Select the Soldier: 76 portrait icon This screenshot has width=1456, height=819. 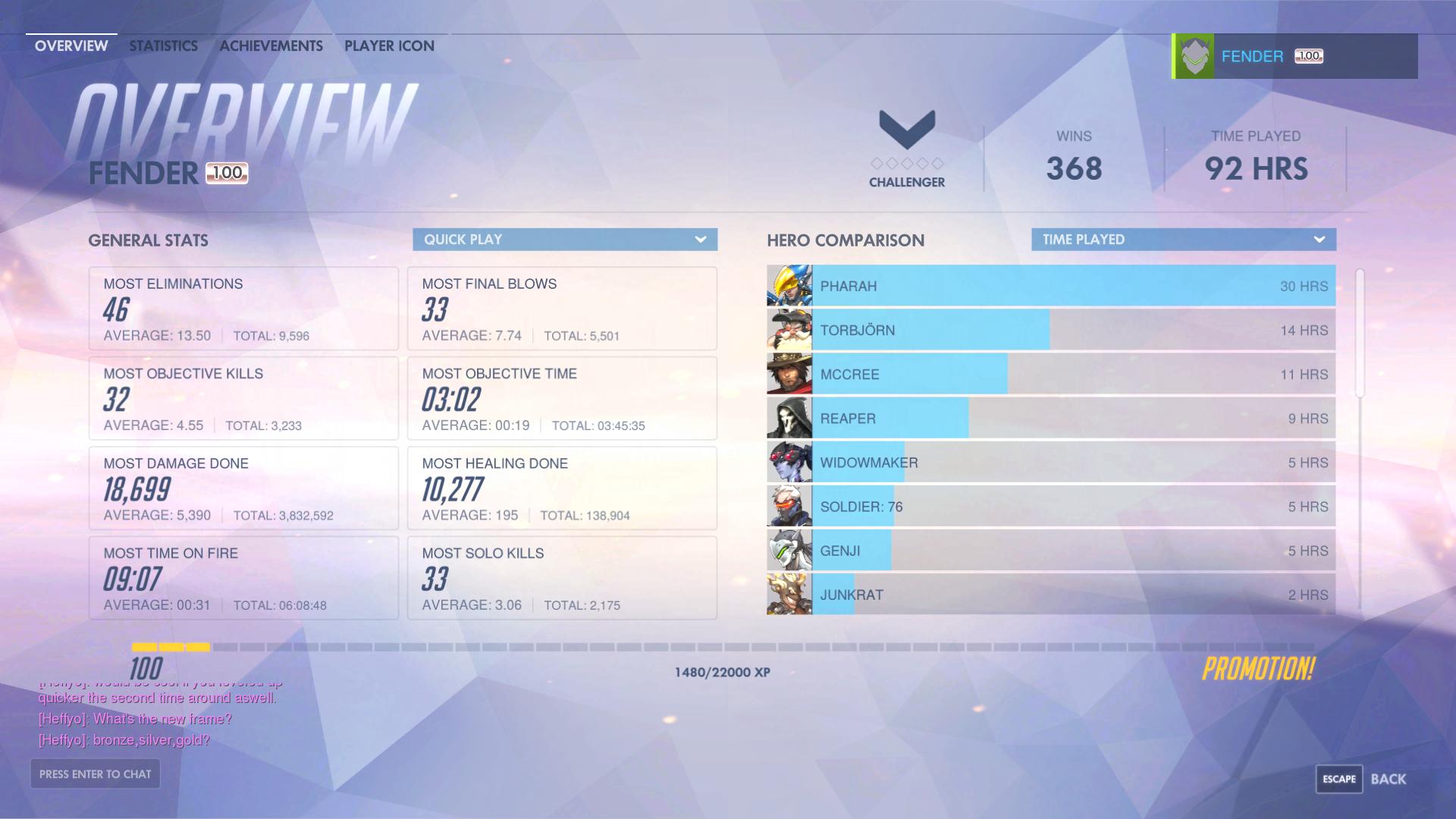(789, 506)
